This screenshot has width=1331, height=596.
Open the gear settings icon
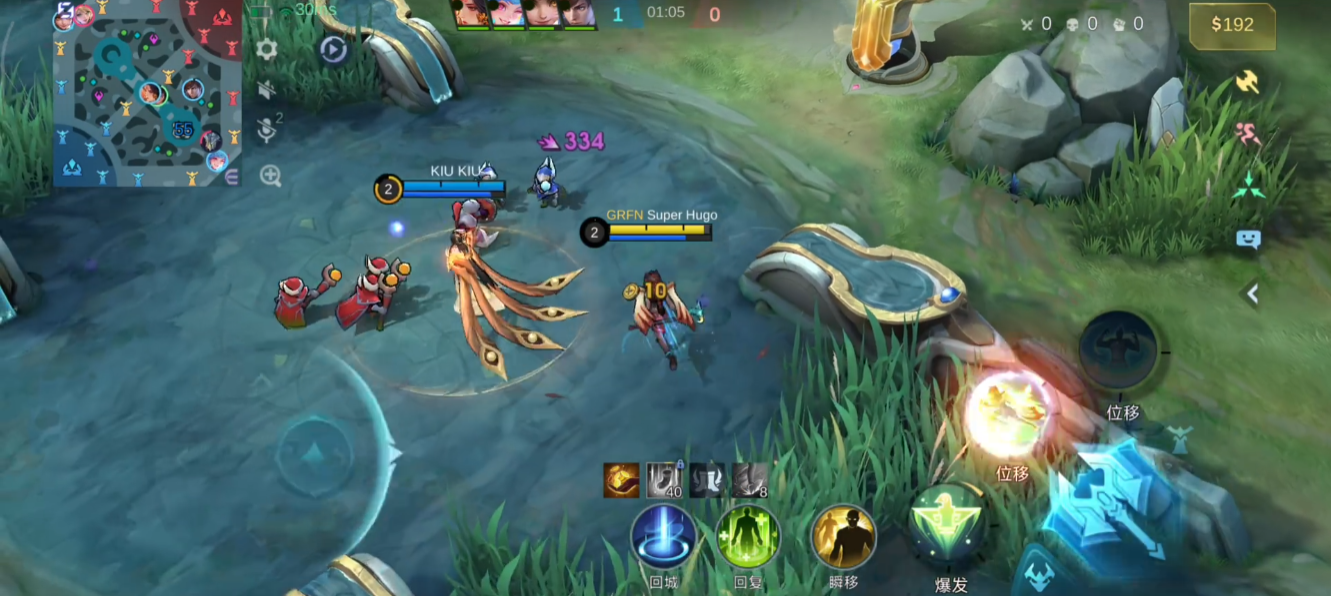[267, 49]
